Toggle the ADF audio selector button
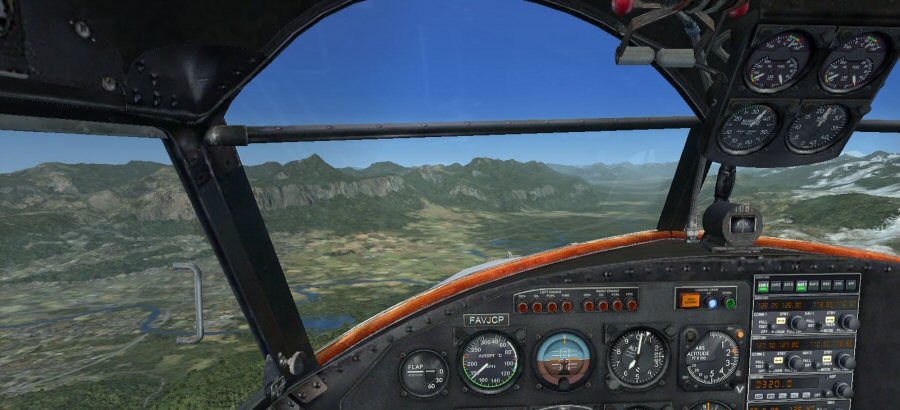This screenshot has width=900, height=410. (851, 286)
